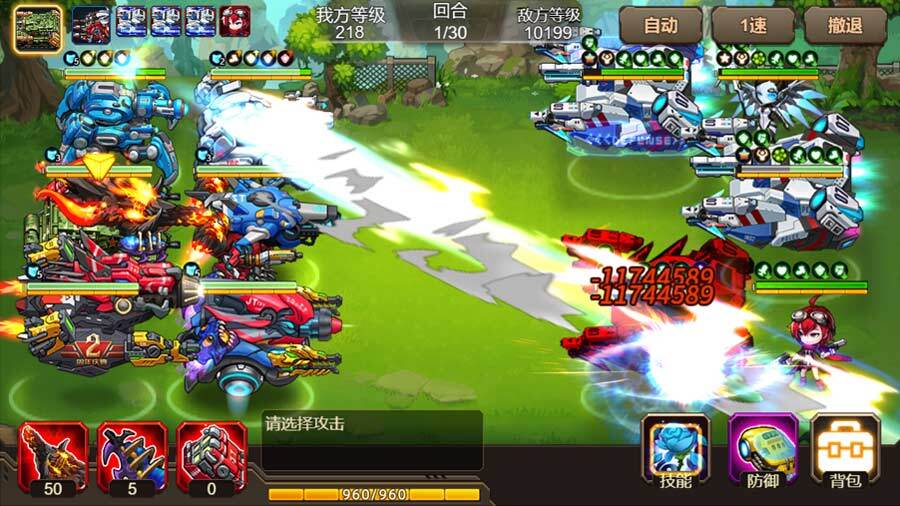Enable auto battle with the 自动 button
Image resolution: width=900 pixels, height=506 pixels.
coord(660,26)
